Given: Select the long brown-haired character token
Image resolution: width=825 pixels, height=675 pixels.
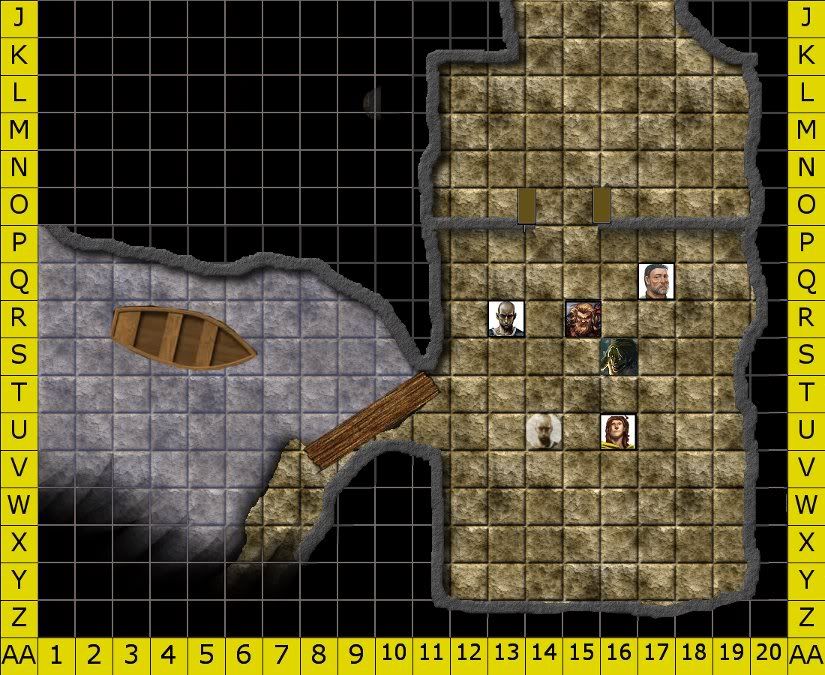Looking at the screenshot, I should [x=618, y=431].
